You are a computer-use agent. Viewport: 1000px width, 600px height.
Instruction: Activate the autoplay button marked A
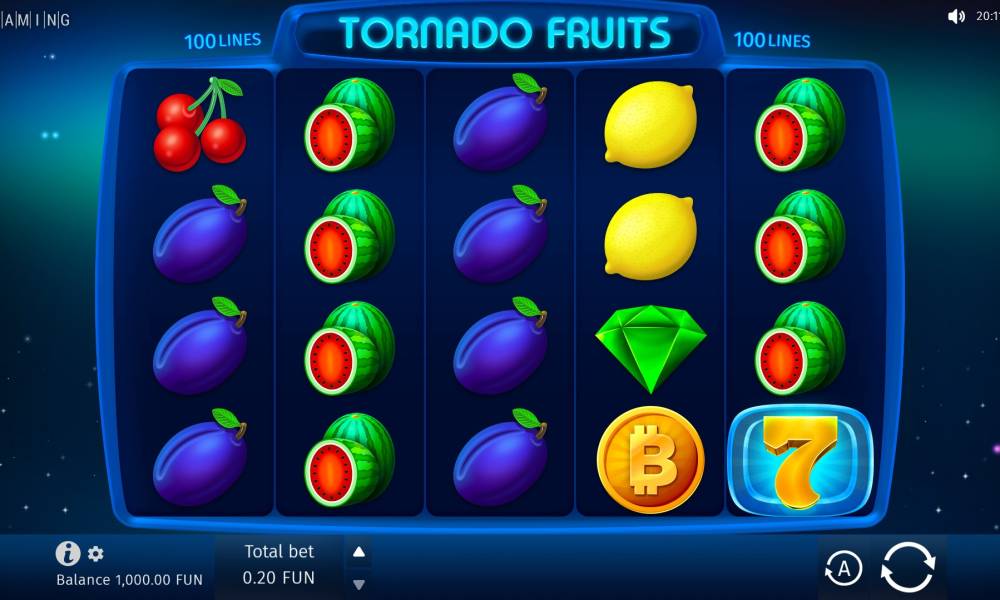(843, 569)
